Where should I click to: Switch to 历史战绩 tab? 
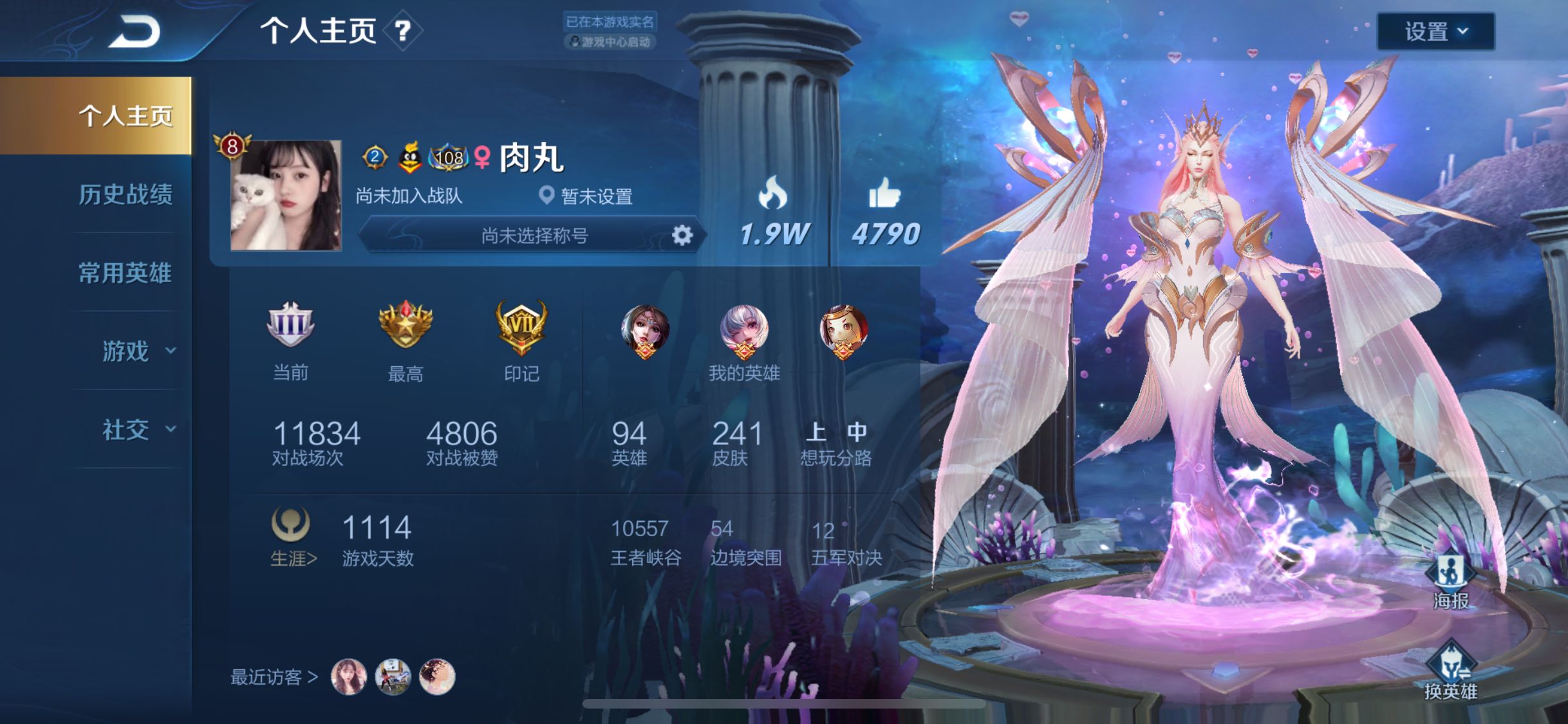[126, 194]
